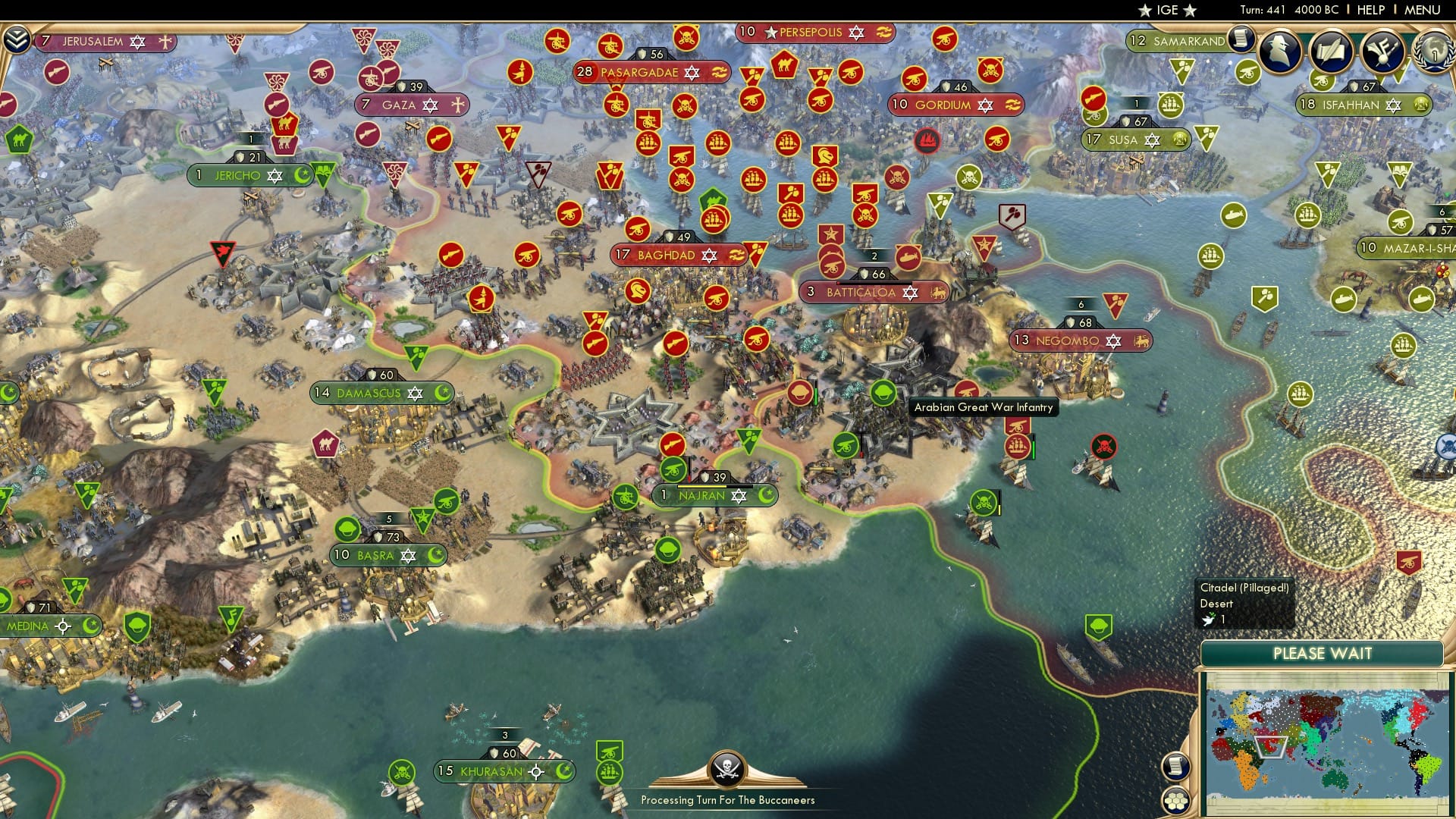Open the notification scroll near Samarkand banner
This screenshot has width=1456, height=819.
1241,39
